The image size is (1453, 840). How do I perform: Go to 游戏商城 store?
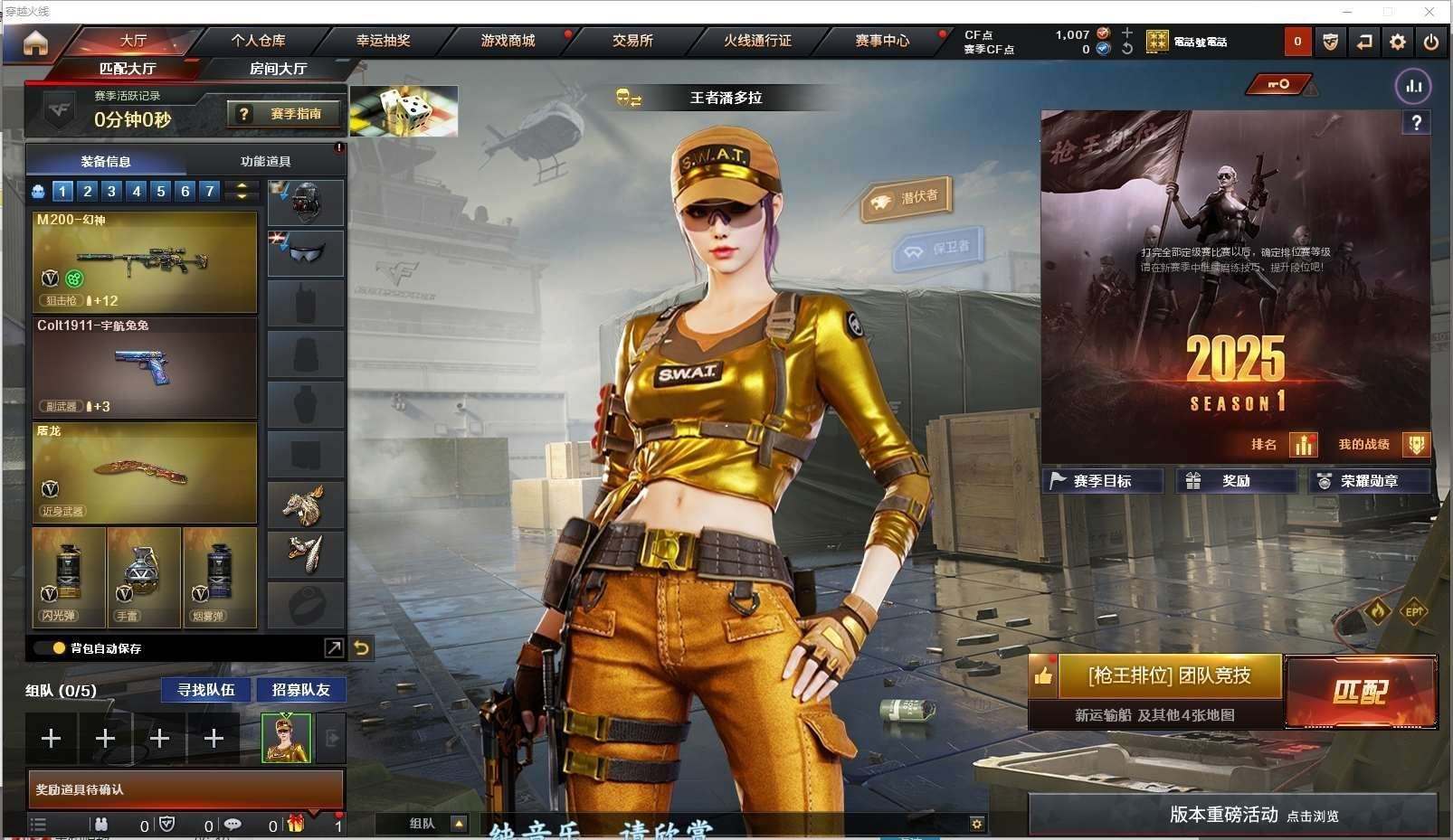tap(508, 41)
